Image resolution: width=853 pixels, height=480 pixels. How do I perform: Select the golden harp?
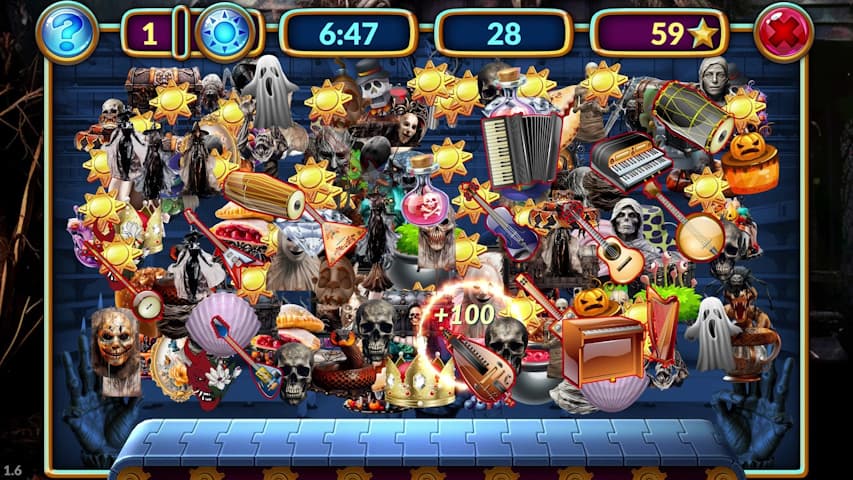click(x=661, y=324)
